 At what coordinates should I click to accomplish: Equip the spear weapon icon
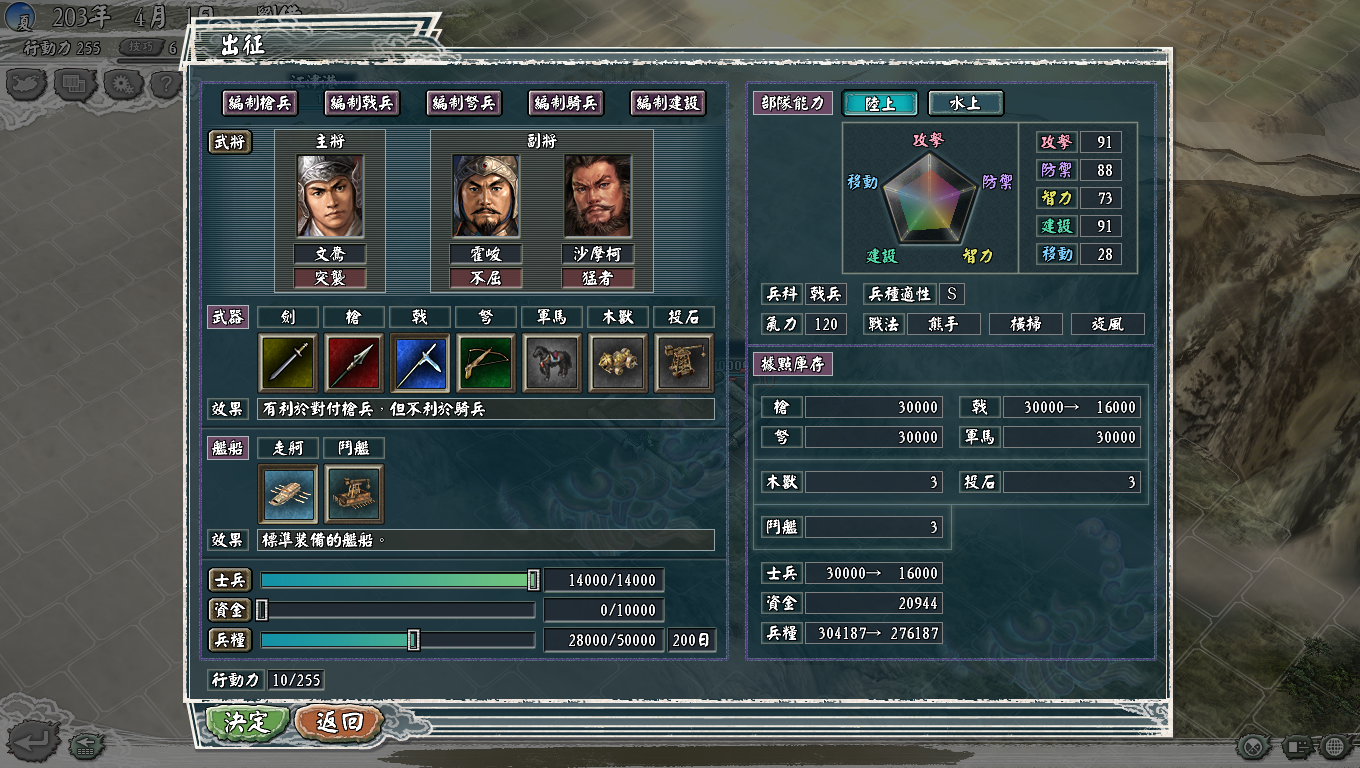[x=354, y=362]
